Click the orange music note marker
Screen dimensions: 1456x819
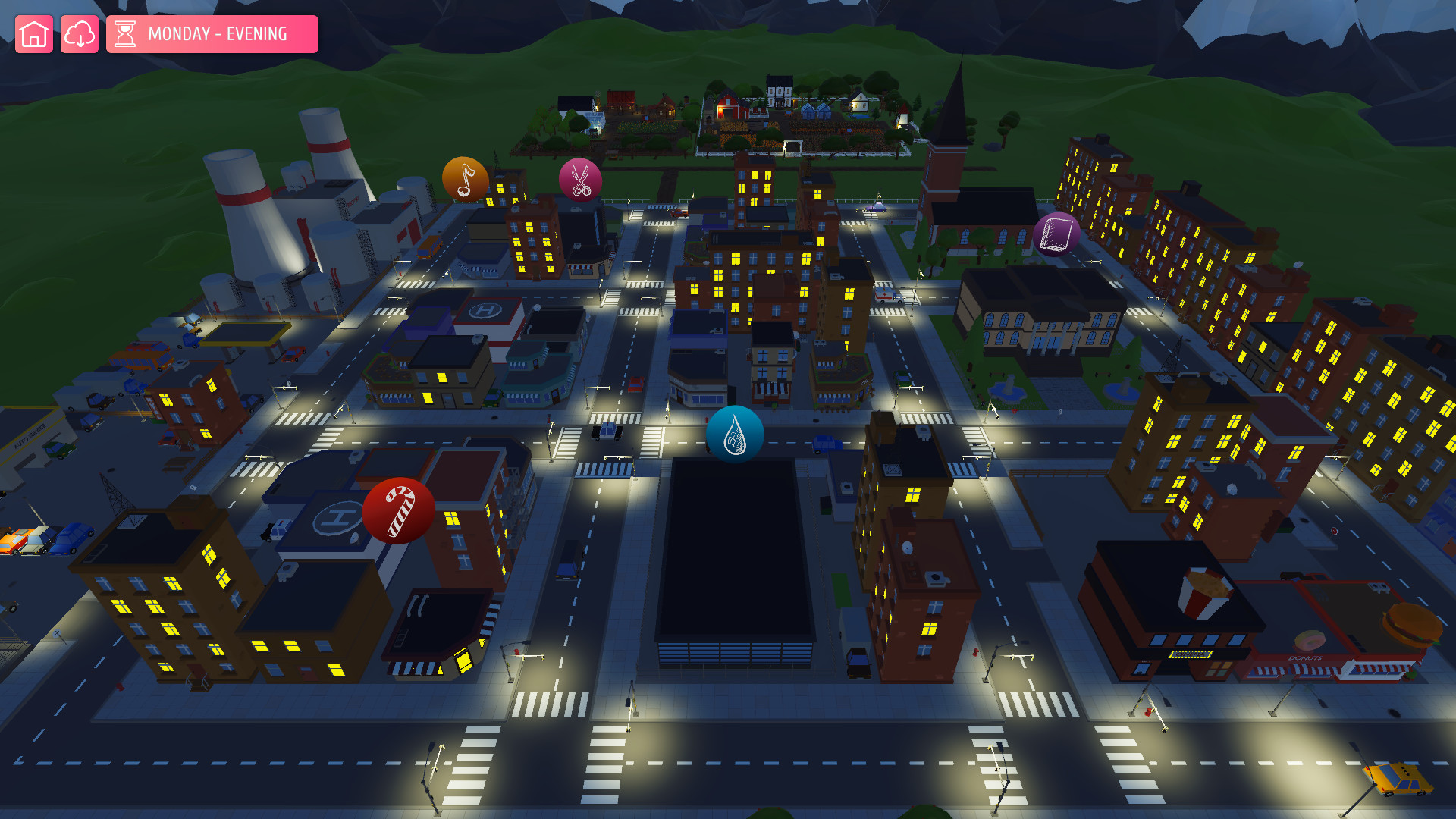(465, 180)
